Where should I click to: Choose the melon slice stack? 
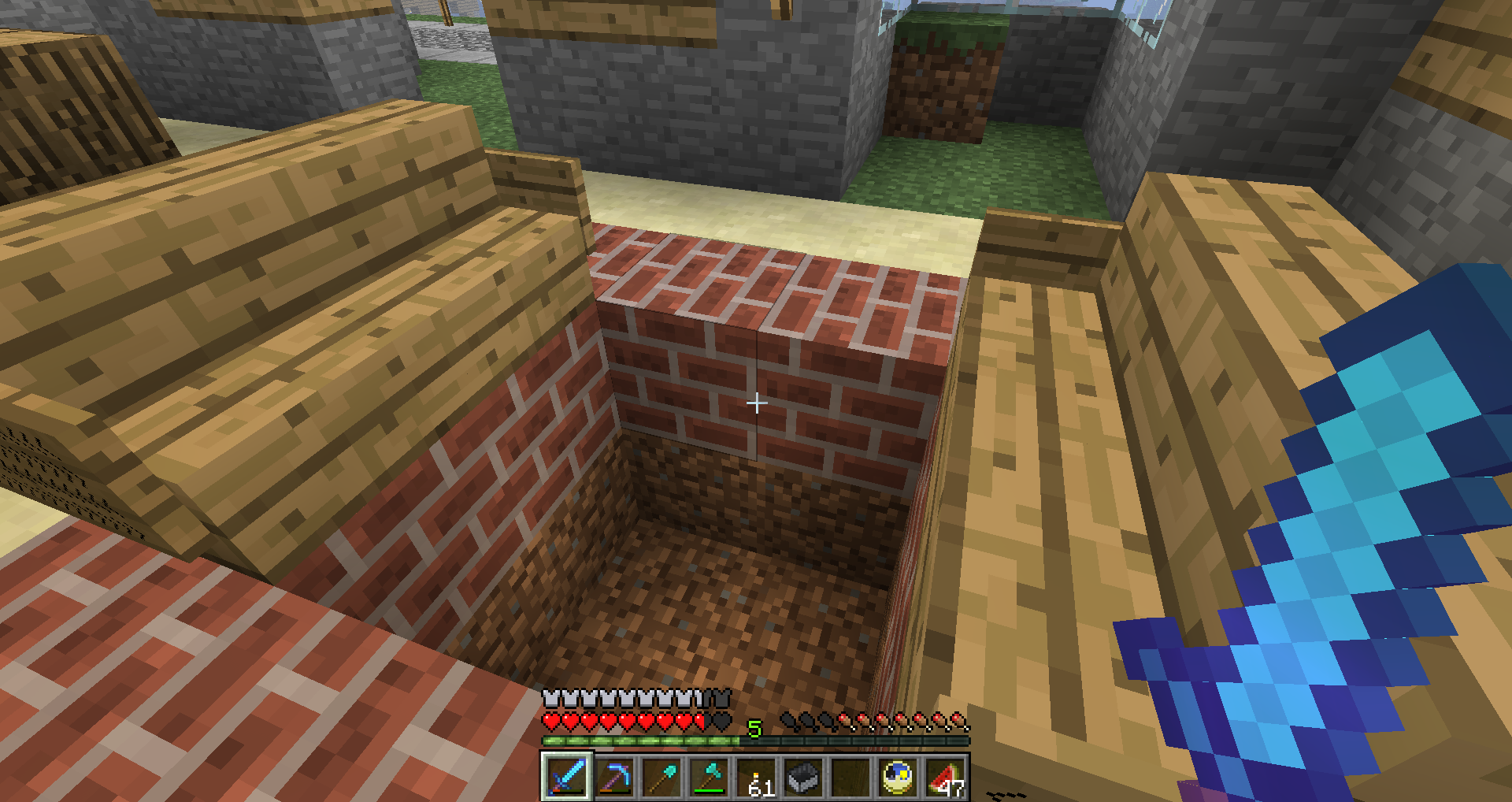945,777
